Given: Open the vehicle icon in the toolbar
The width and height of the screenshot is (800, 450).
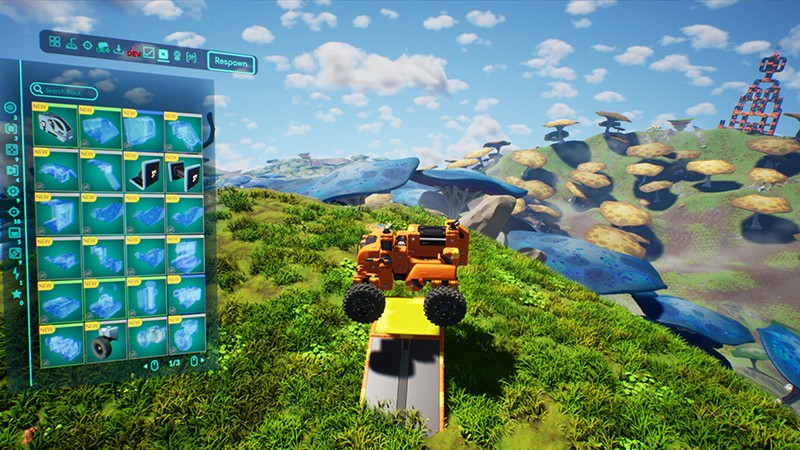Looking at the screenshot, I should point(103,47).
